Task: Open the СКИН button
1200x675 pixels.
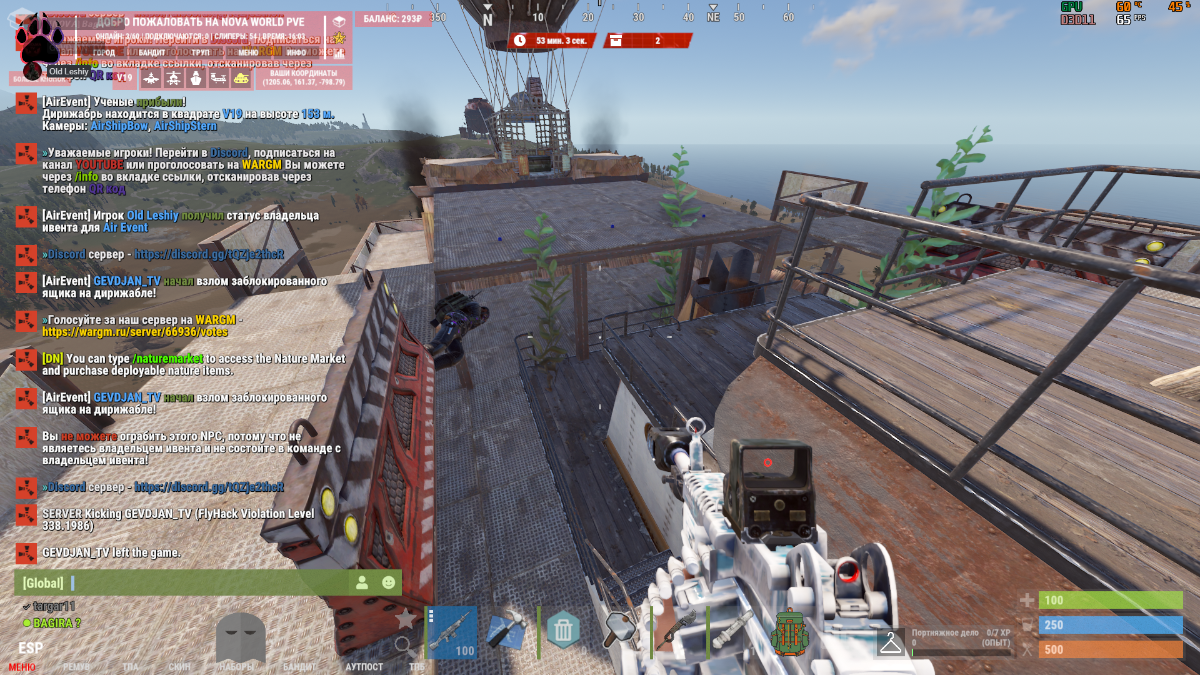Action: click(x=179, y=667)
